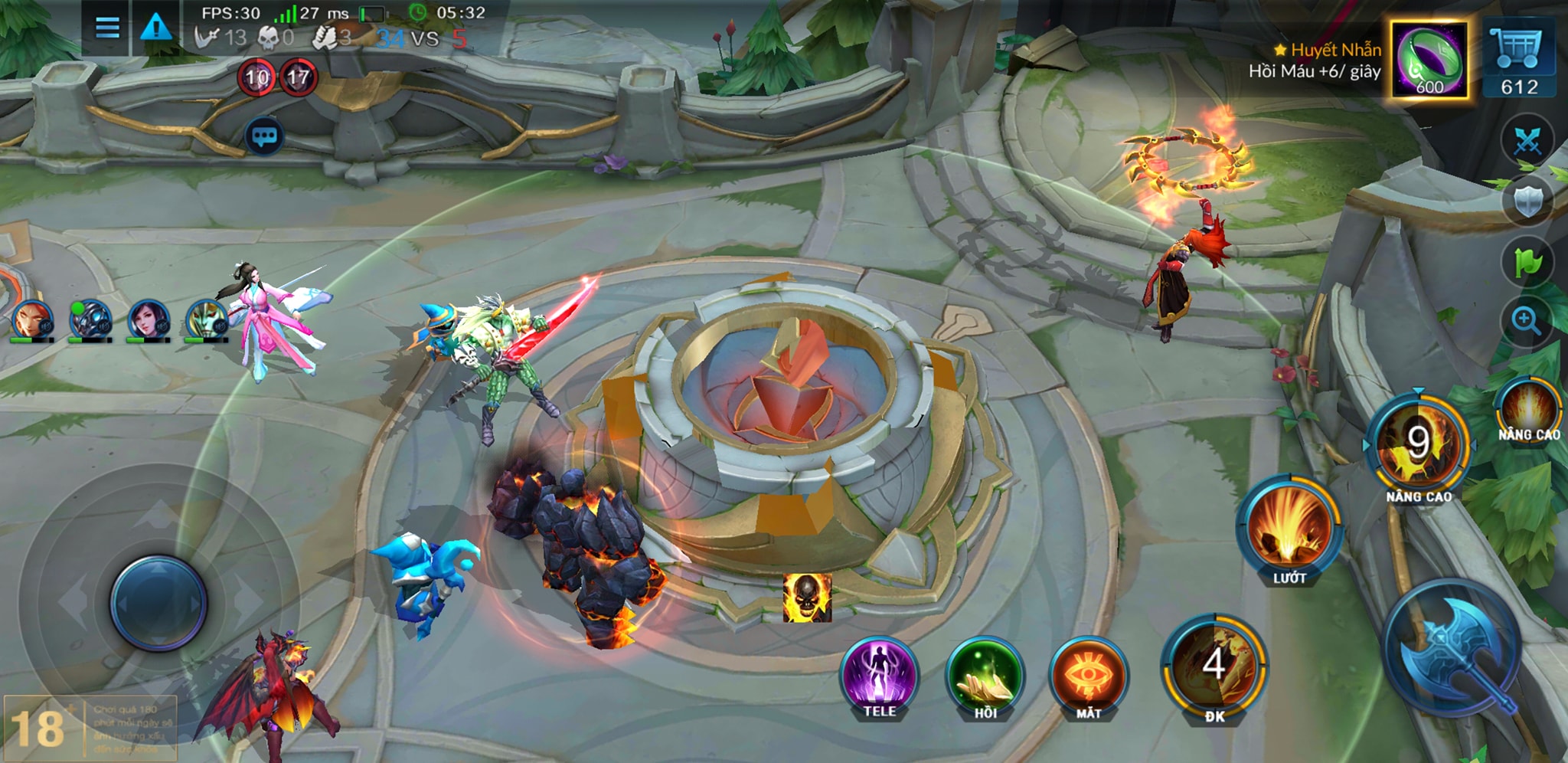Open the shop cart showing 612 gold
Image resolution: width=1568 pixels, height=763 pixels.
(x=1519, y=60)
